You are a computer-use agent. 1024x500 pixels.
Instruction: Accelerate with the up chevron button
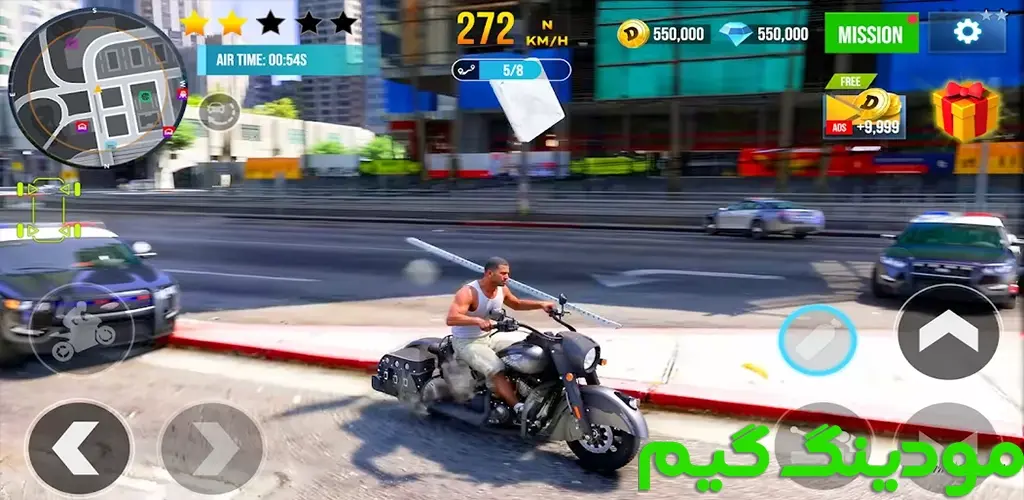tap(948, 332)
